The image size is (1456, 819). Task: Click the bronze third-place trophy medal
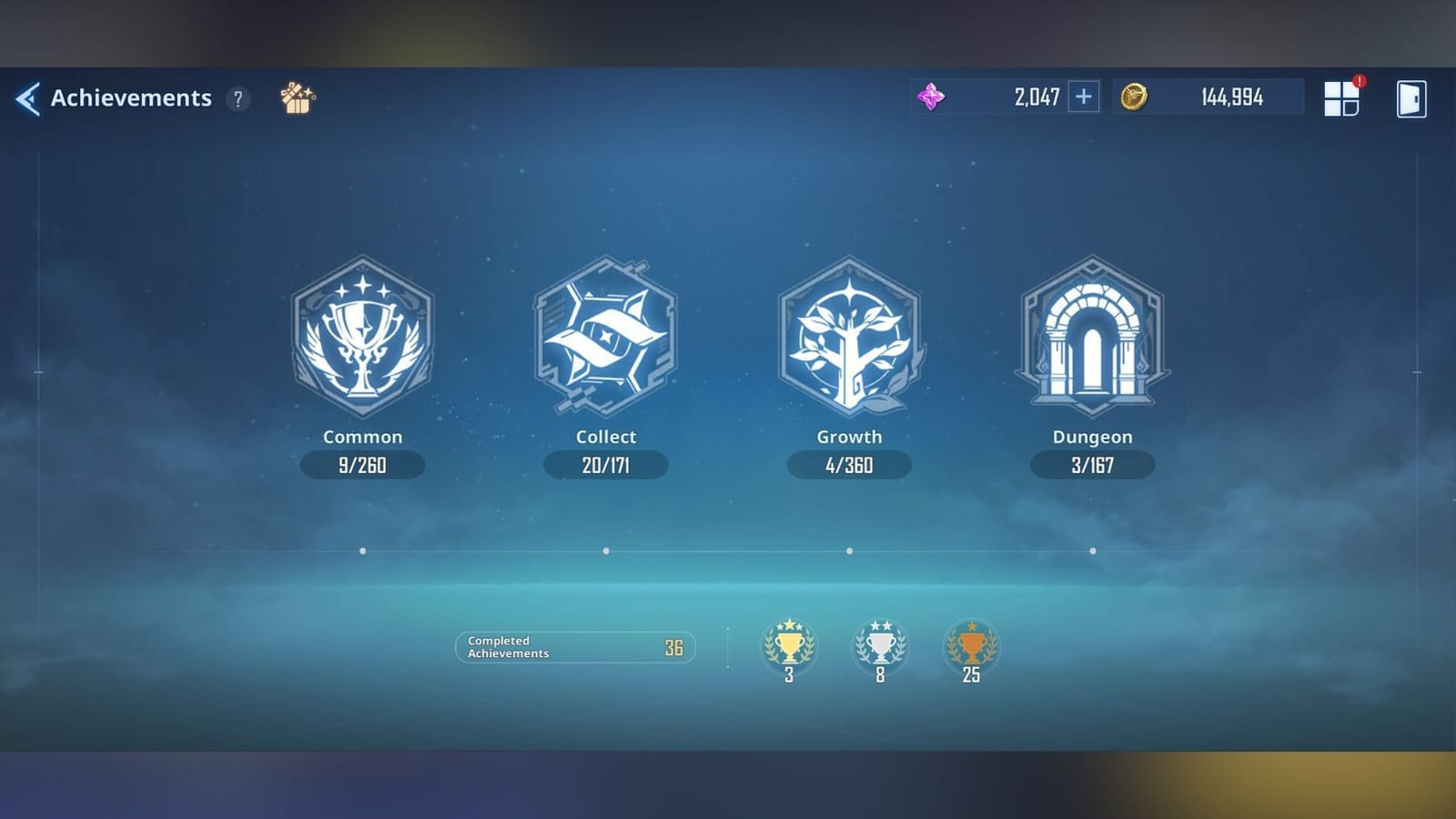(x=970, y=647)
